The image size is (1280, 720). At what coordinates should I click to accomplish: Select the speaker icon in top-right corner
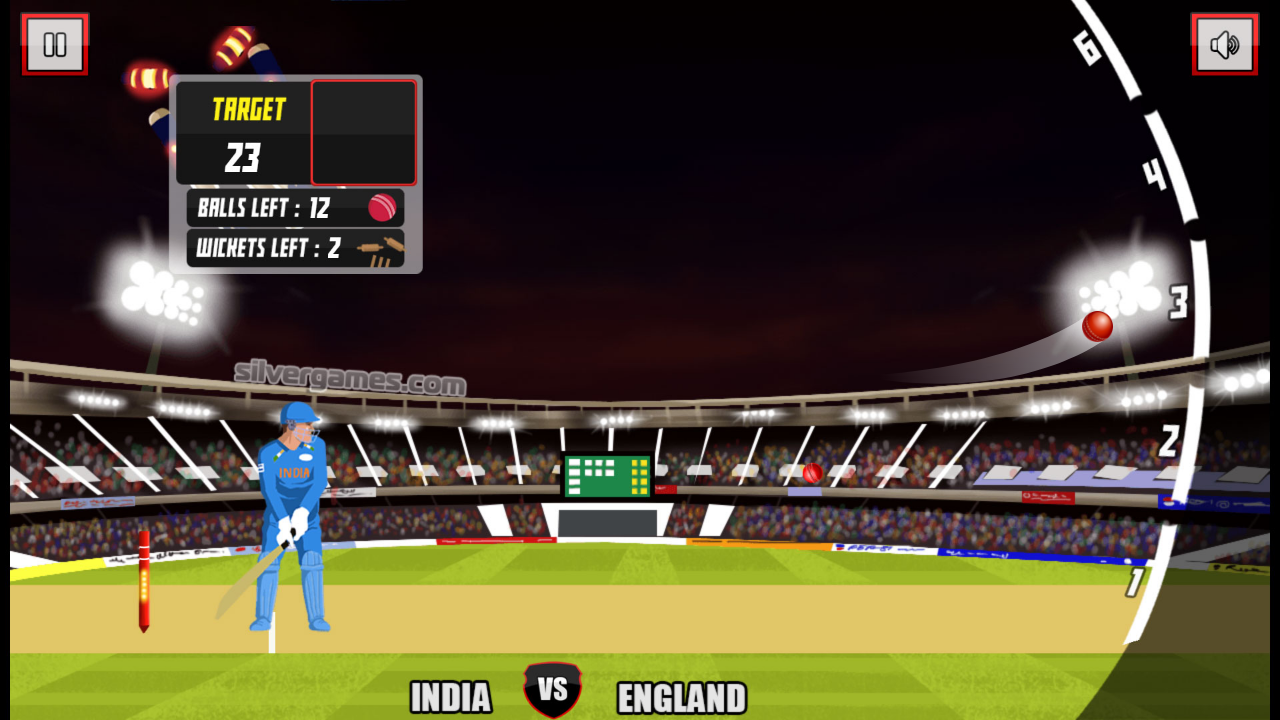1225,44
